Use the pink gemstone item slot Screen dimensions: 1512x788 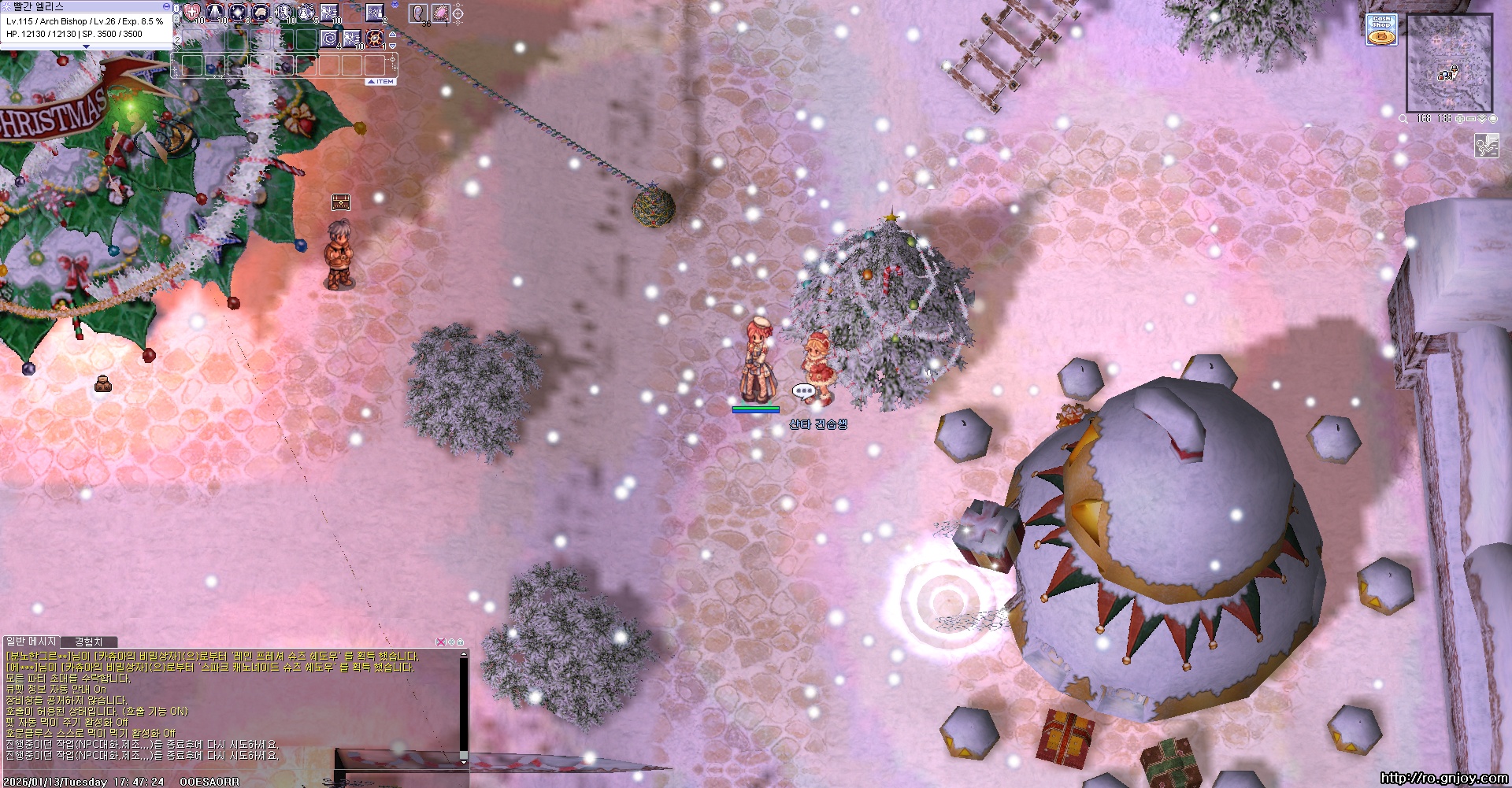point(440,13)
